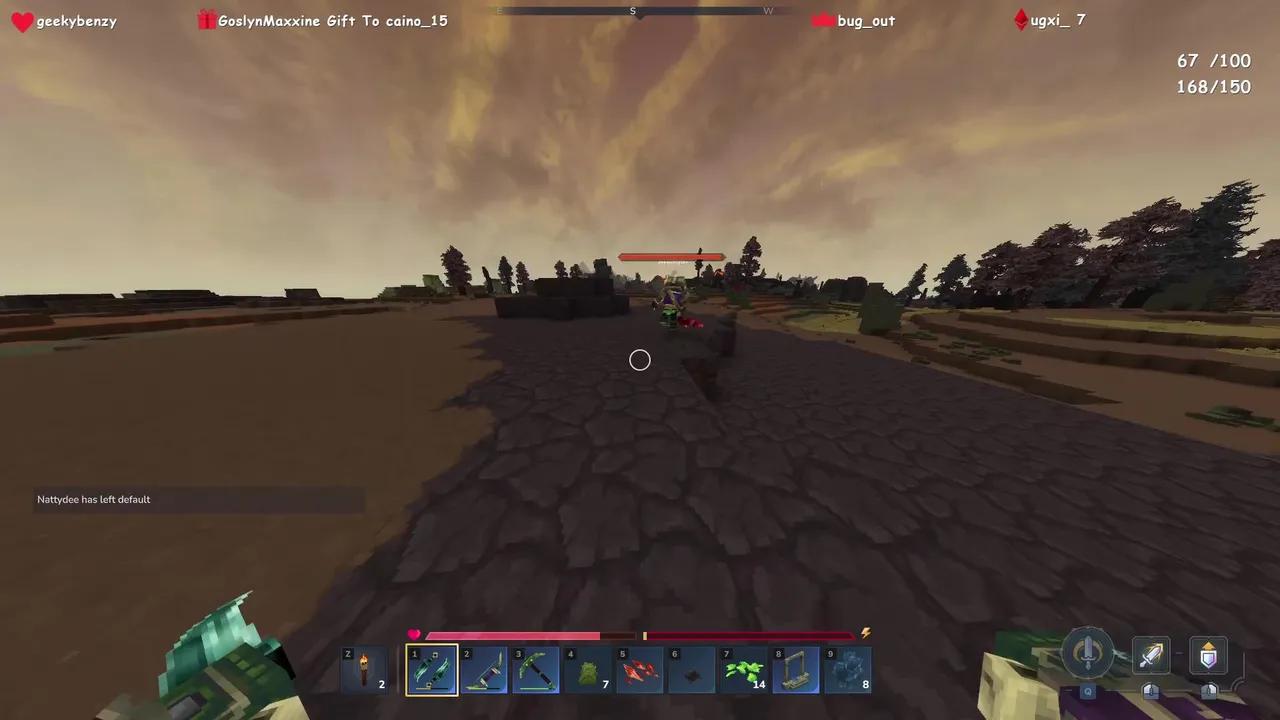Select the stack of 14 leaves
Image resolution: width=1280 pixels, height=720 pixels.
(743, 669)
